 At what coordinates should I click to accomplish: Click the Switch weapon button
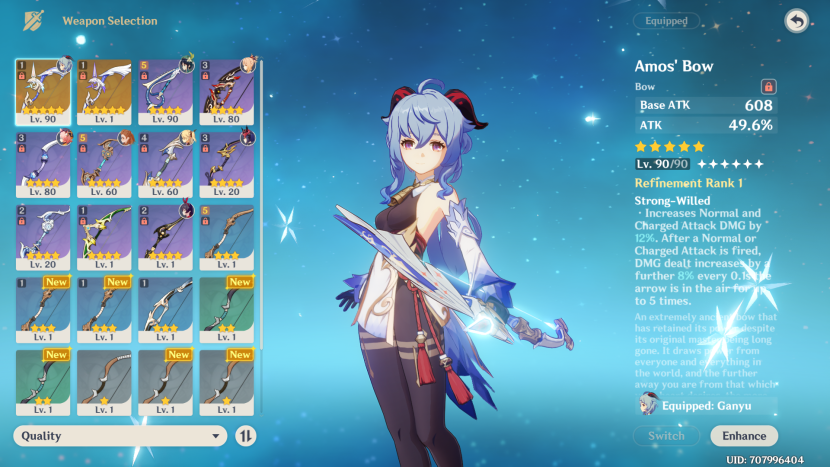(x=666, y=436)
